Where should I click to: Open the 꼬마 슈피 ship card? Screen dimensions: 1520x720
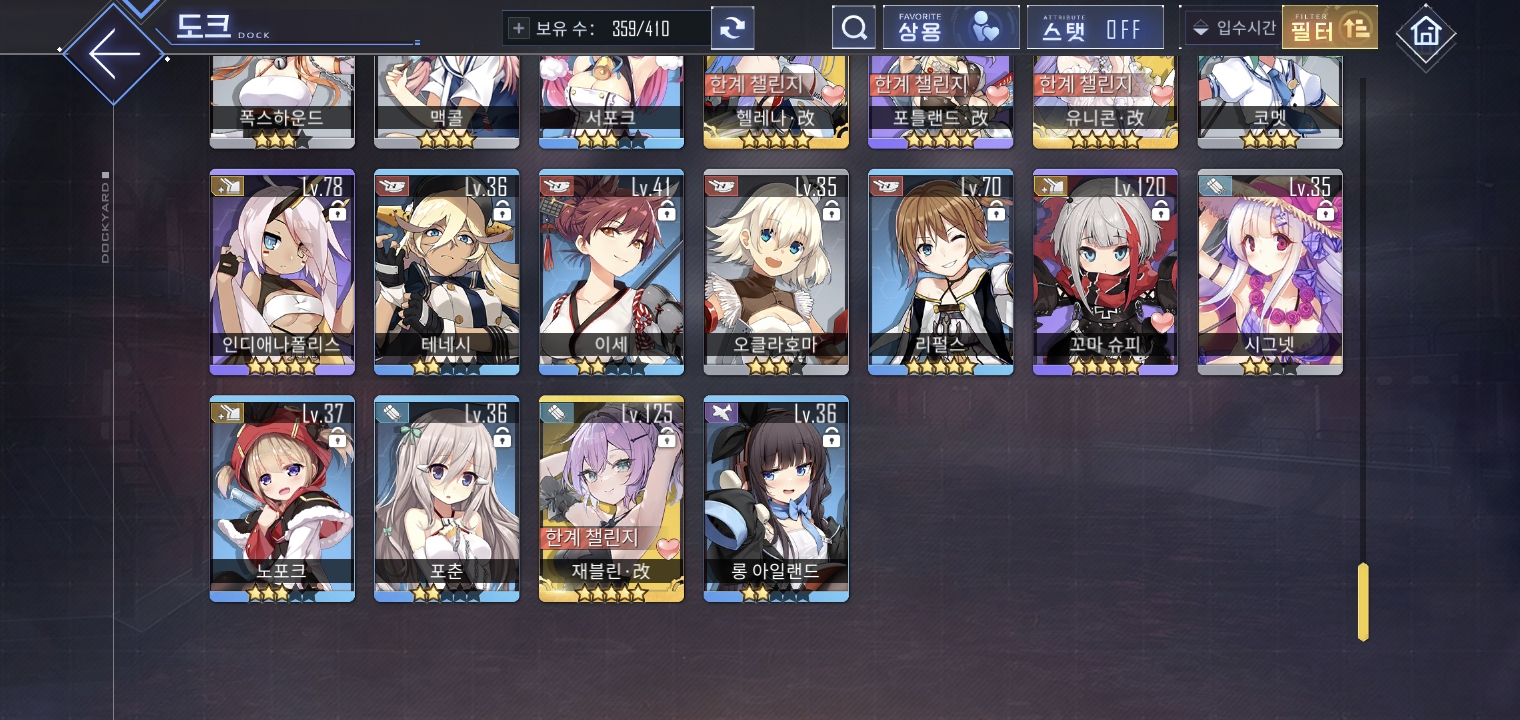[1105, 272]
